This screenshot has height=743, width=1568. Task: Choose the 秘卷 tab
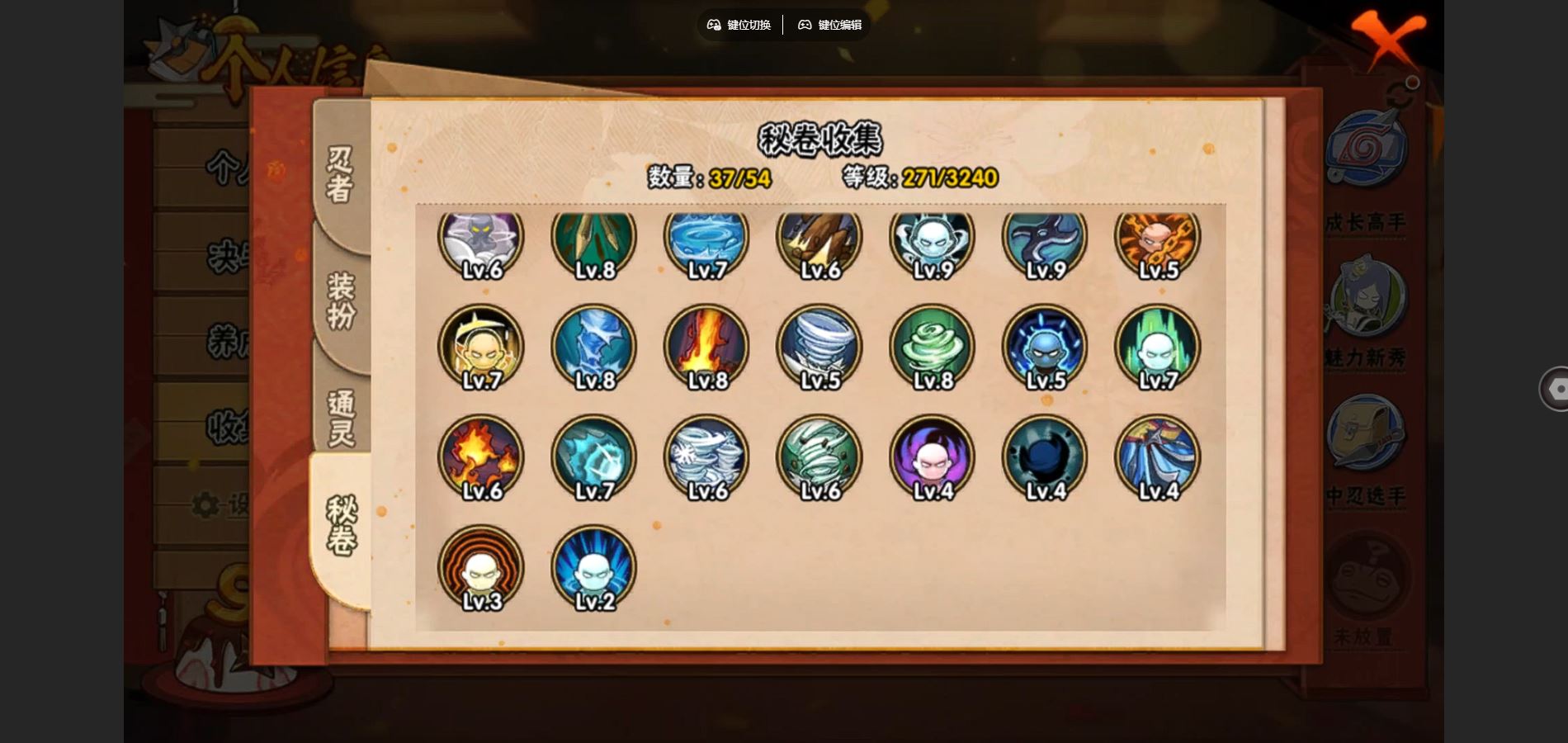(x=340, y=525)
